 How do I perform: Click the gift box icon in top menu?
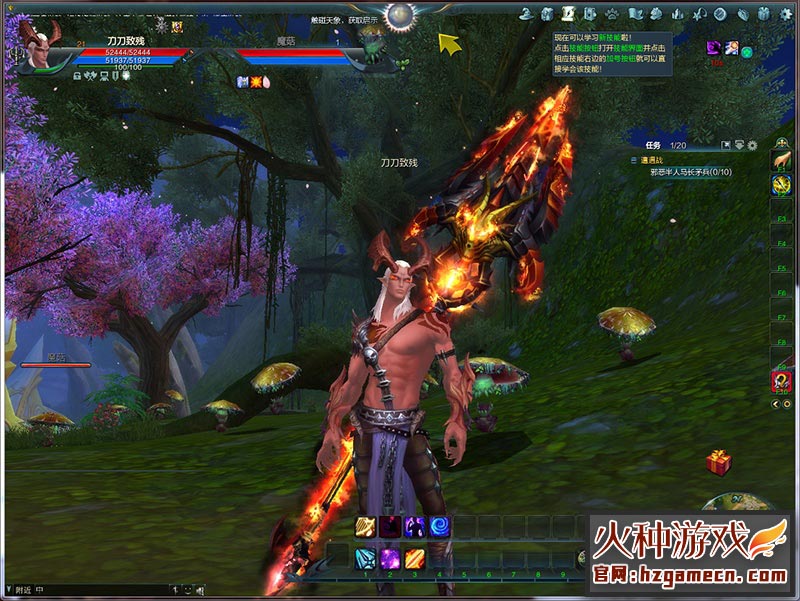[765, 14]
